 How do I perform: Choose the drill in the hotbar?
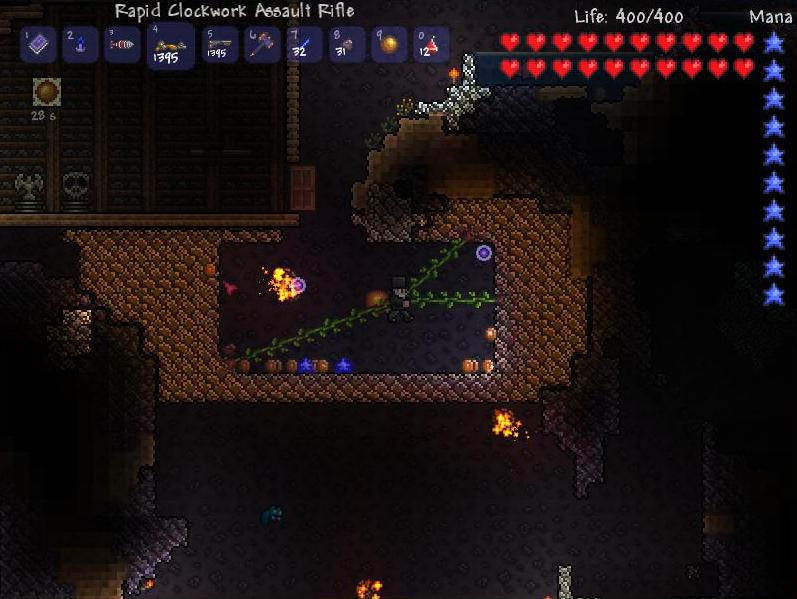(123, 45)
